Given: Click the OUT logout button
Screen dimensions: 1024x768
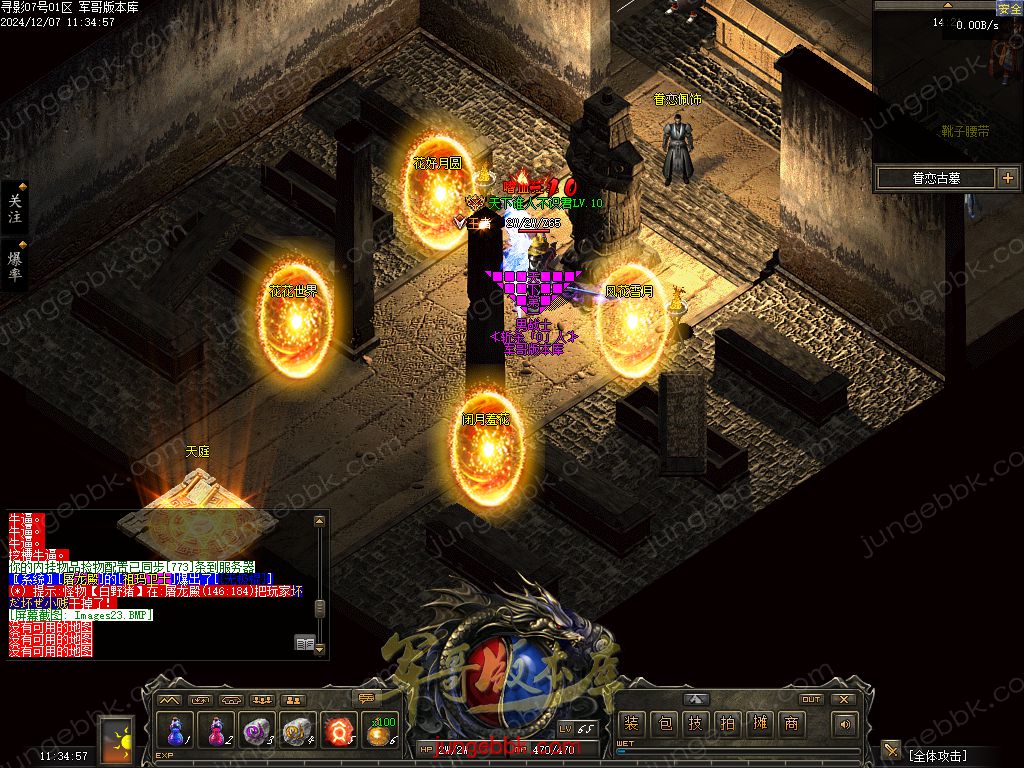Looking at the screenshot, I should pos(811,699).
